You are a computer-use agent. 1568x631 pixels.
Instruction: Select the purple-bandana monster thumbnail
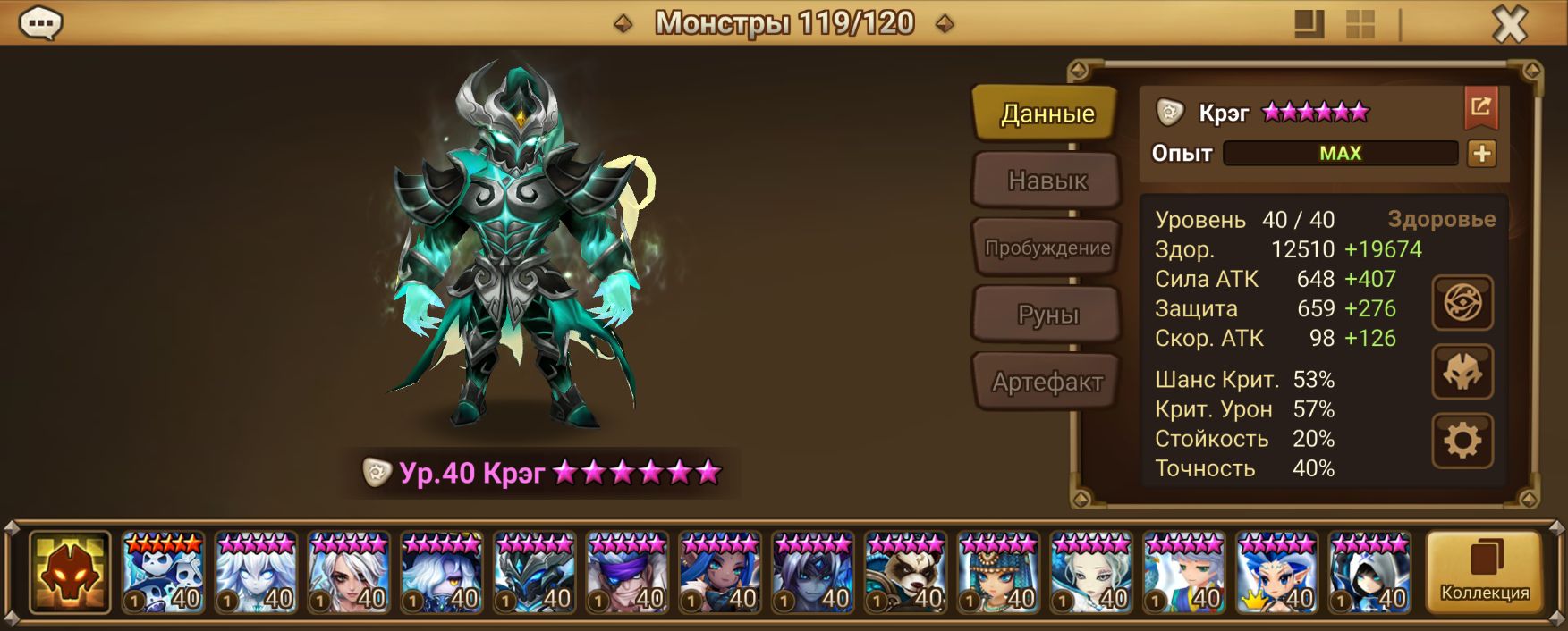pos(627,573)
